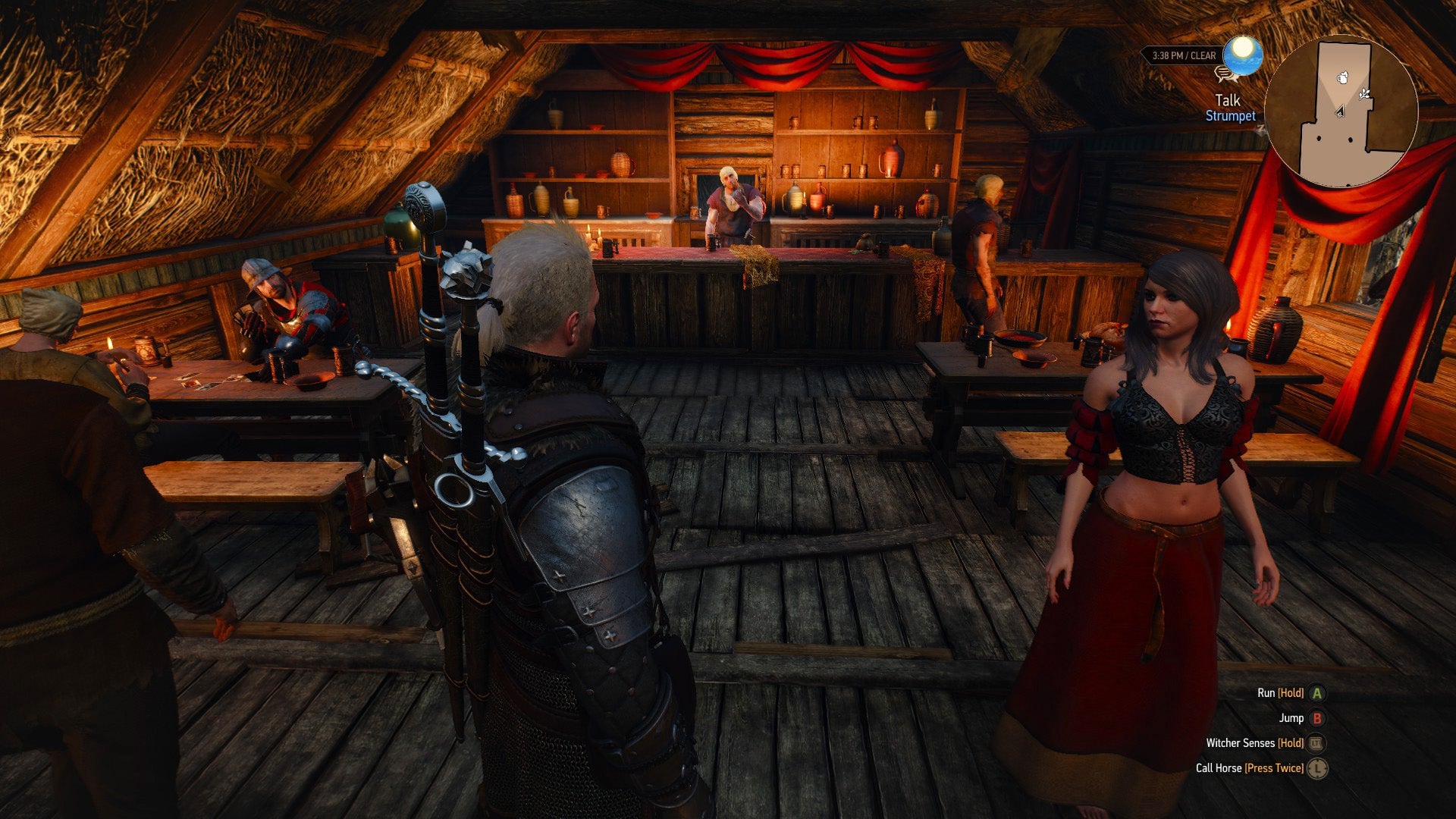The image size is (1456, 819).
Task: Select the Talk interaction prompt
Action: [1228, 100]
